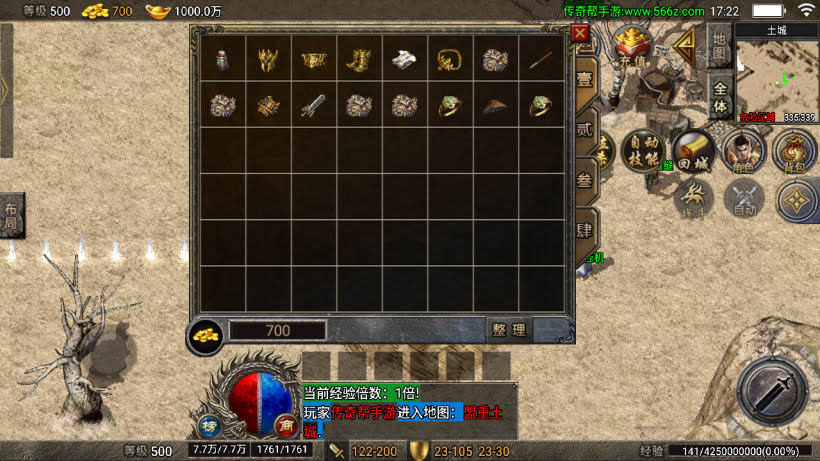The image size is (820, 461).
Task: Sort the bag with the 整理 button
Action: click(509, 330)
